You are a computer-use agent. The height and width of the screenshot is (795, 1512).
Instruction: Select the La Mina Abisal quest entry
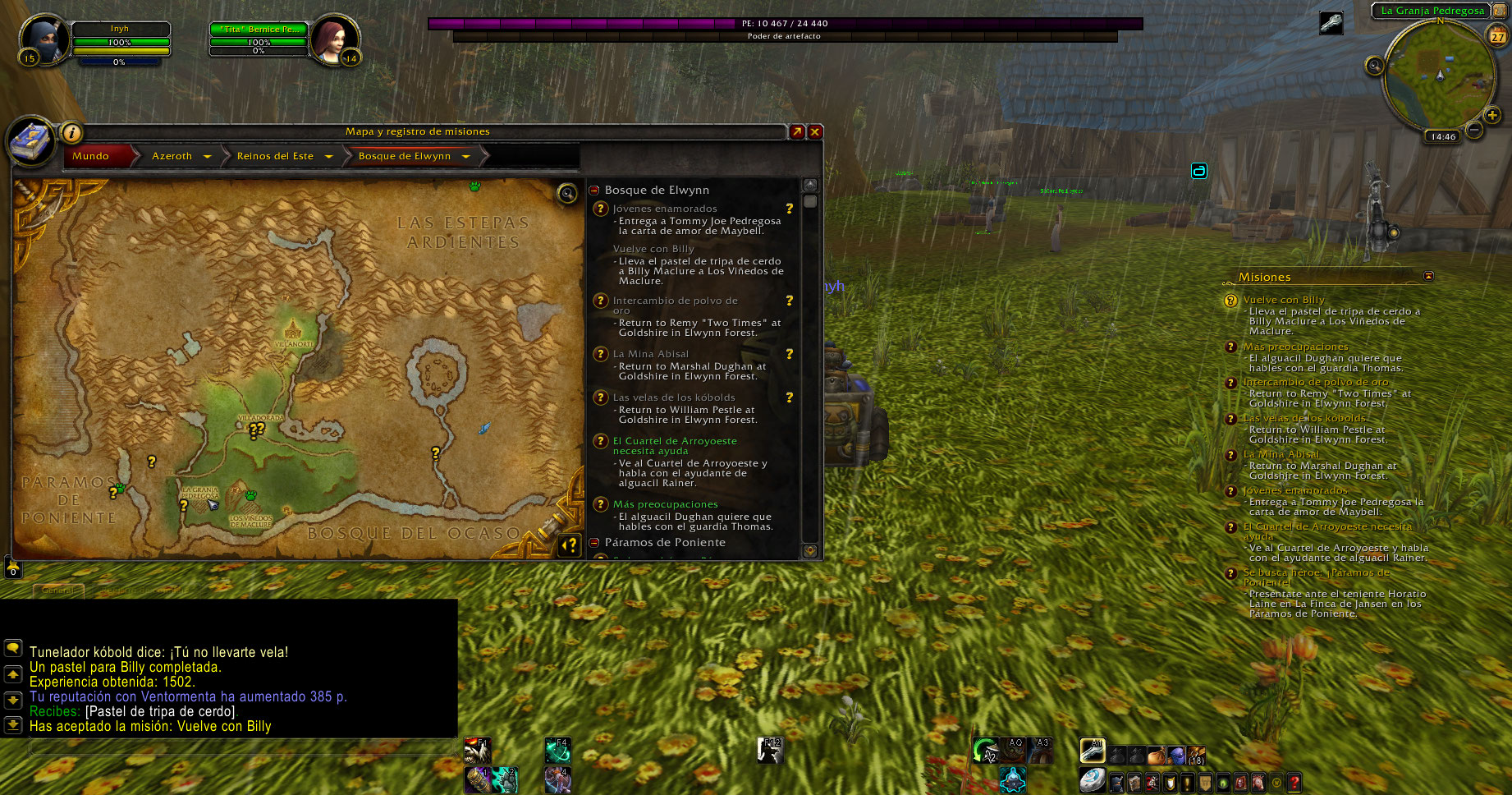point(651,354)
